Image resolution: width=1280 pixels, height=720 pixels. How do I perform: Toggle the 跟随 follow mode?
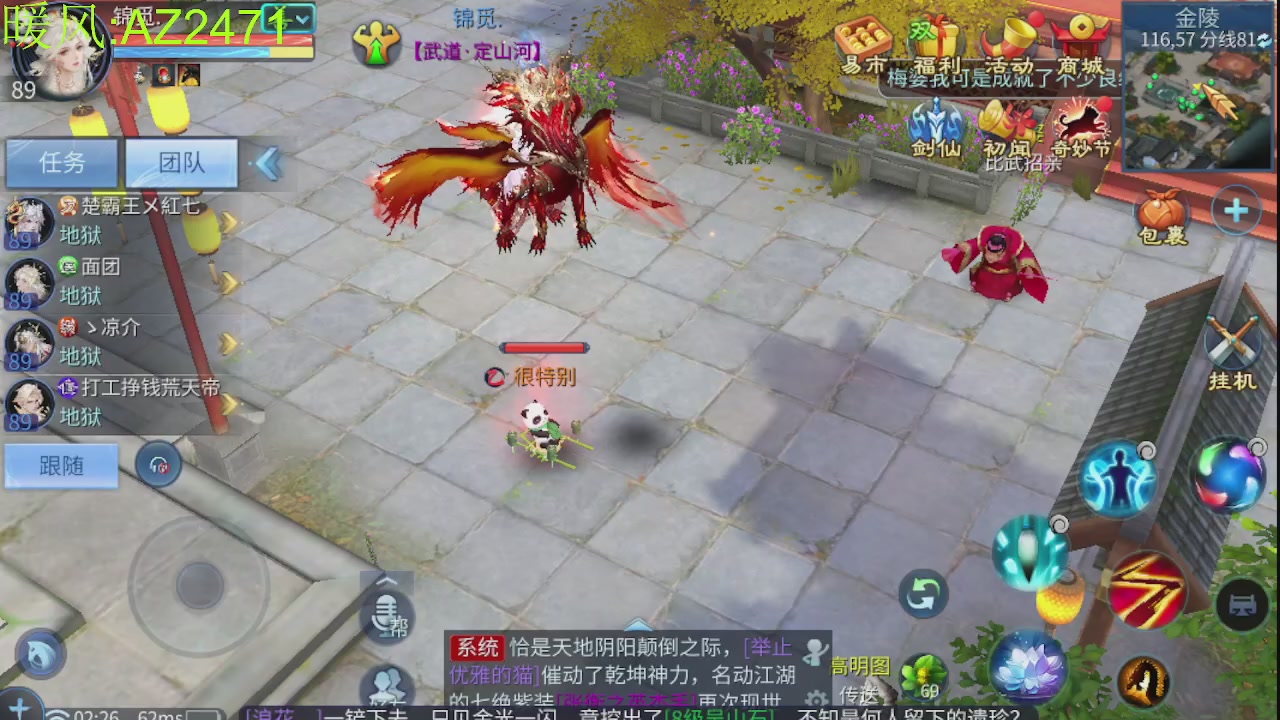[x=60, y=465]
